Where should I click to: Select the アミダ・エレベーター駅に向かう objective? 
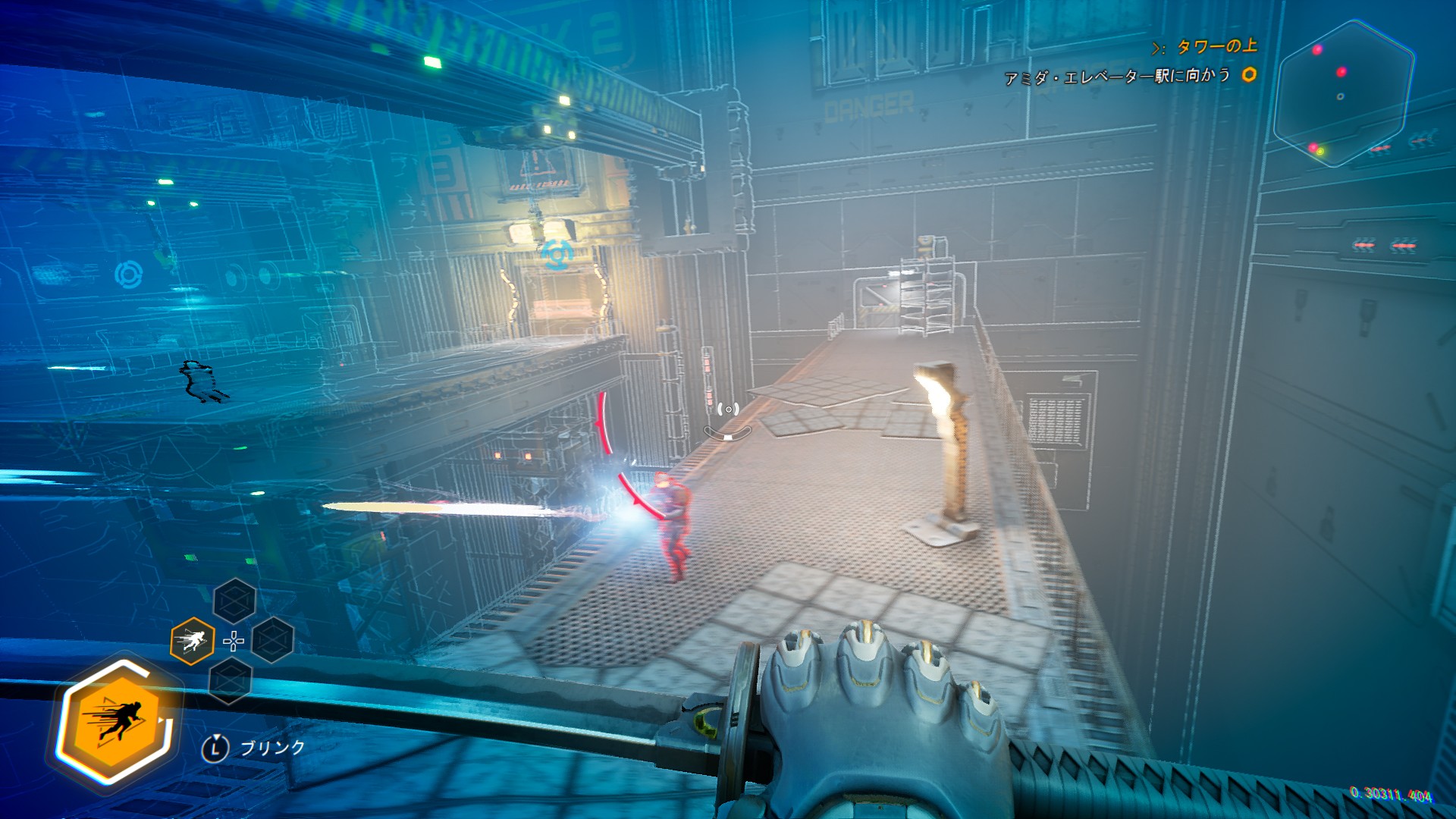[1117, 76]
